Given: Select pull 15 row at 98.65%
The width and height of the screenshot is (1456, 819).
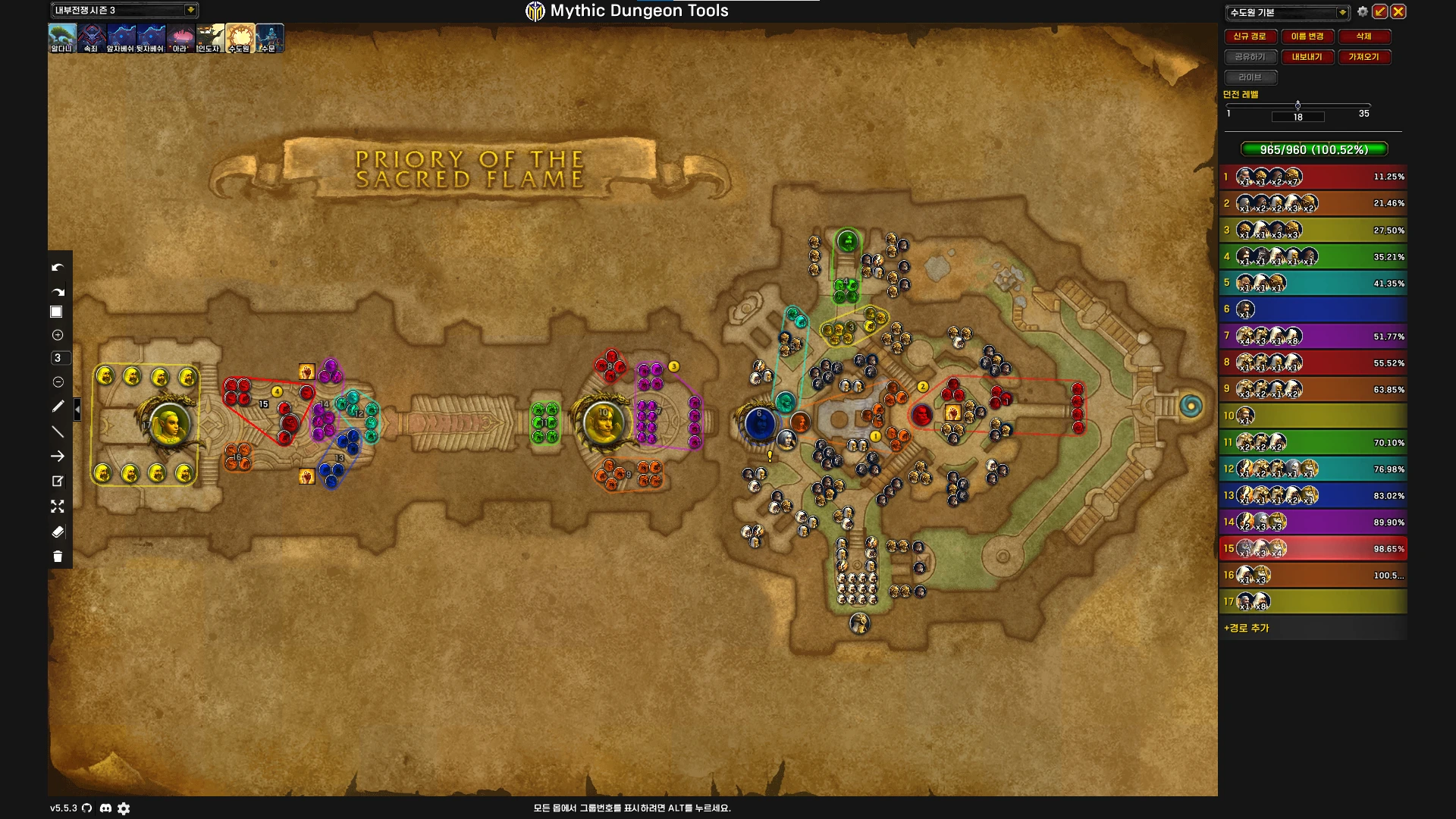Looking at the screenshot, I should click(1313, 548).
